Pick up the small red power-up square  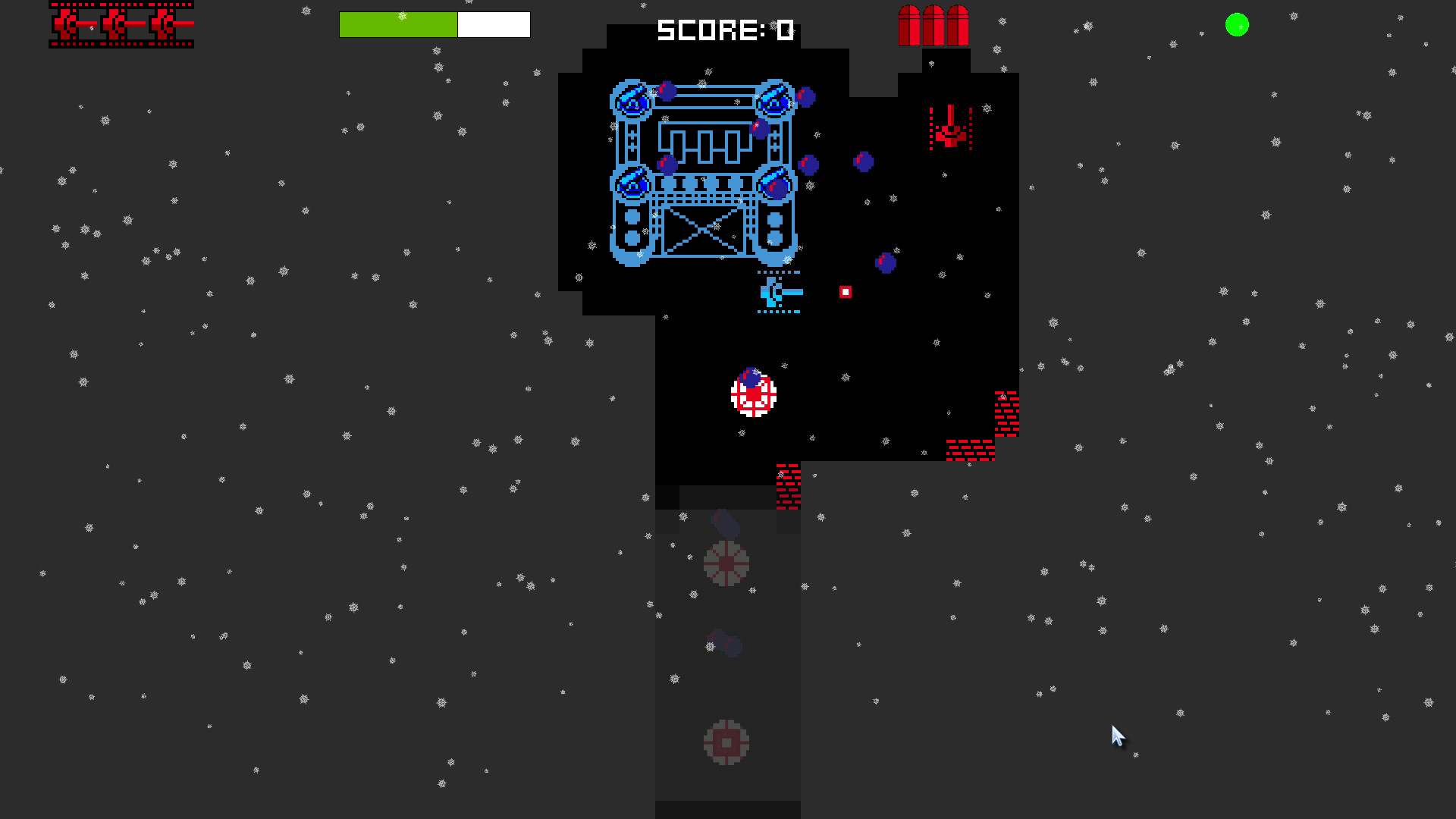click(x=844, y=290)
